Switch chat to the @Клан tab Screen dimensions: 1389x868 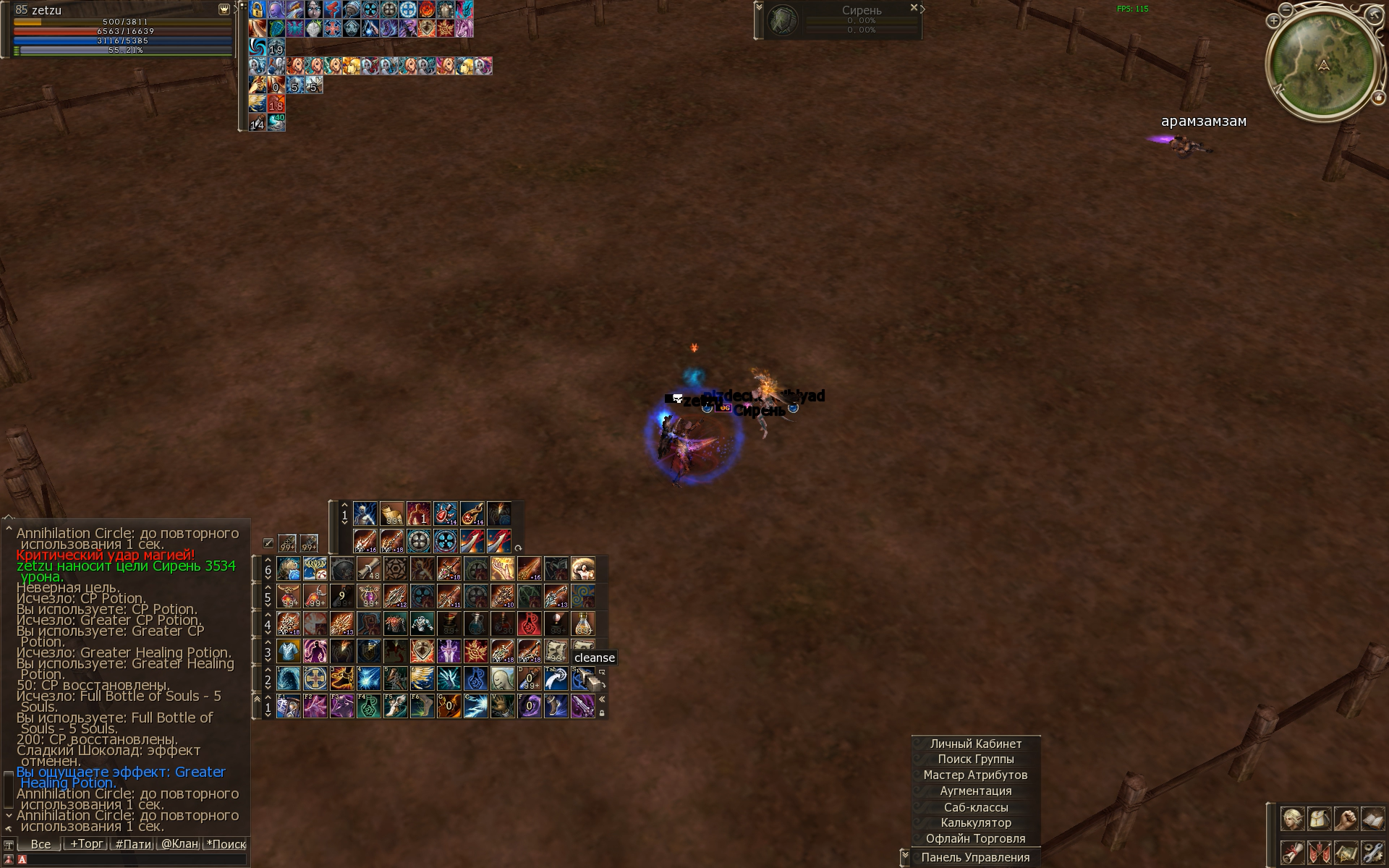click(179, 844)
